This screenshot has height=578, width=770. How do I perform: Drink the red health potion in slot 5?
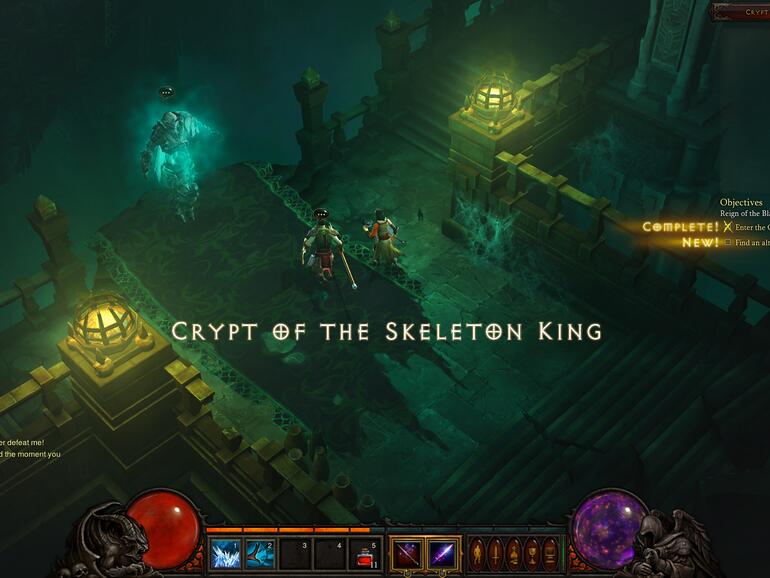pos(365,553)
